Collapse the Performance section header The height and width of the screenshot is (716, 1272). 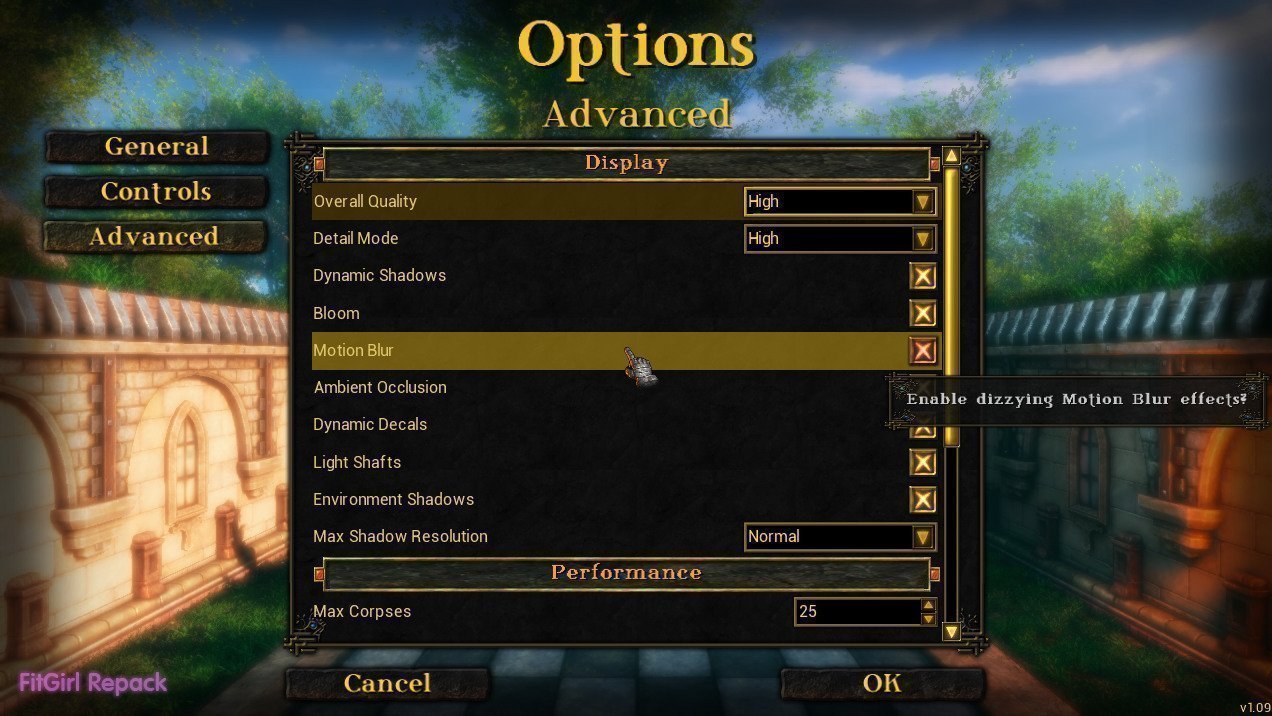click(626, 573)
